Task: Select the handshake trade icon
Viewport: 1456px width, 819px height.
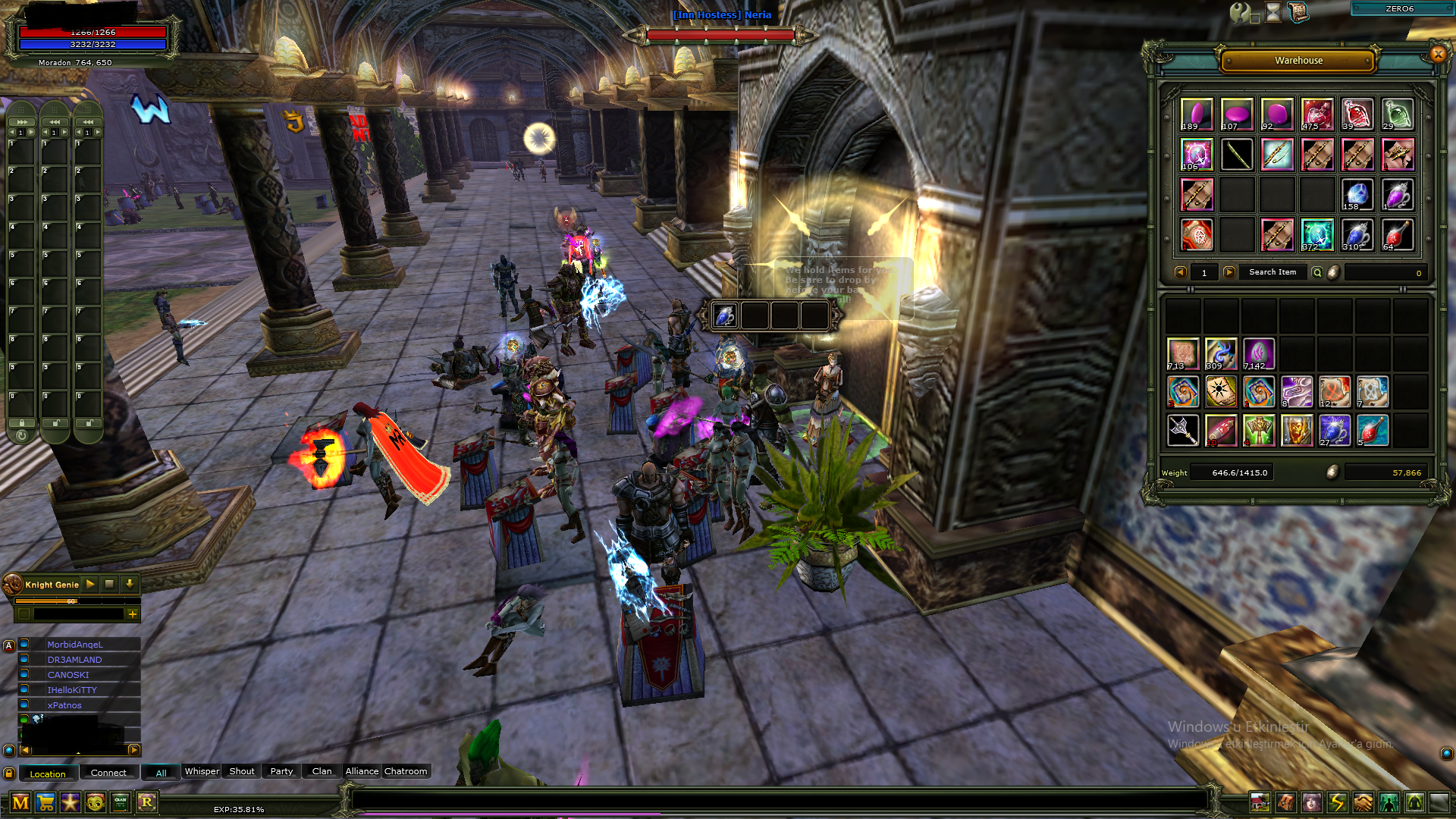Action: 1363,802
